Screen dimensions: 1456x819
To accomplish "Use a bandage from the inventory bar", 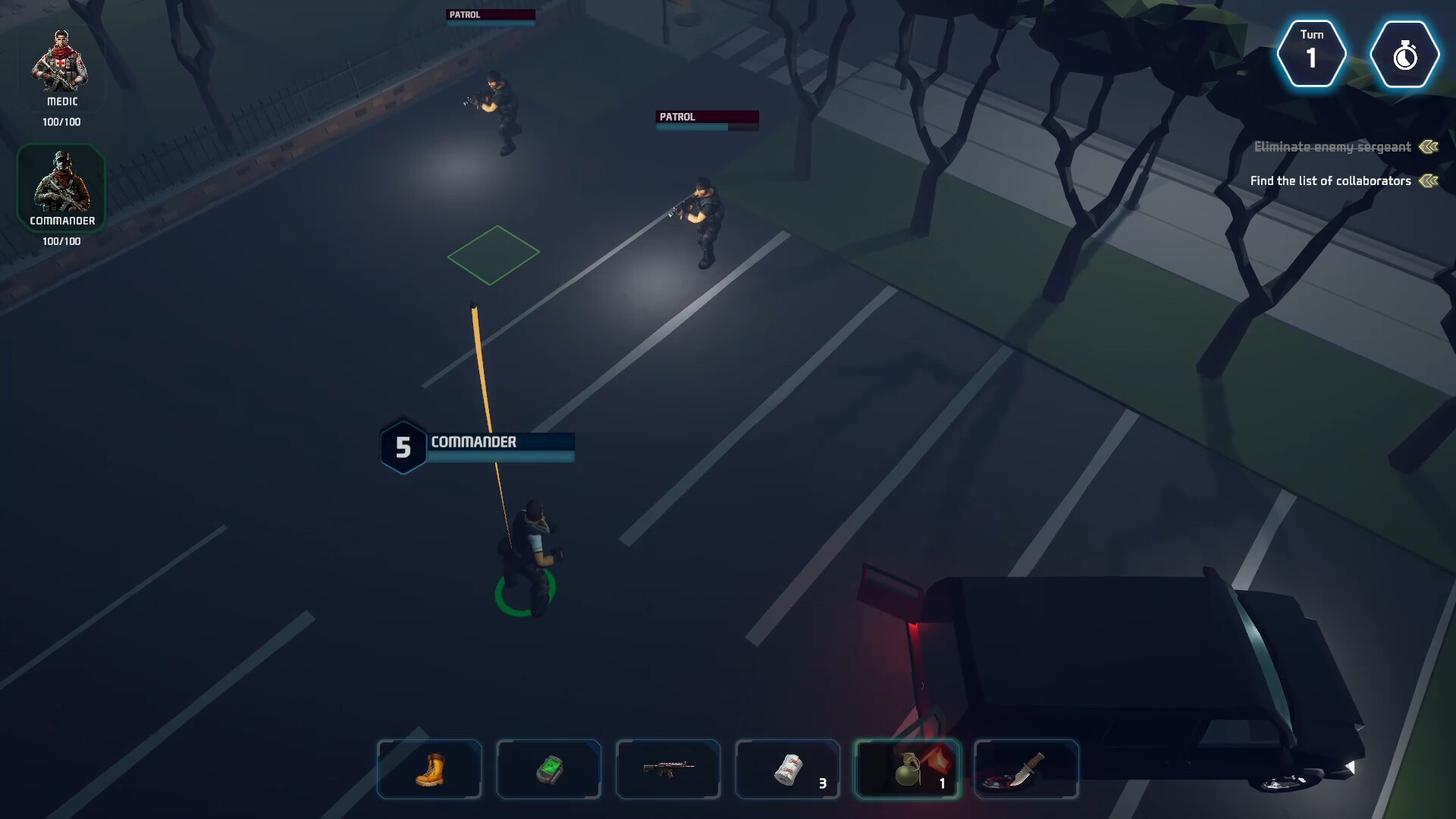I will tap(787, 769).
